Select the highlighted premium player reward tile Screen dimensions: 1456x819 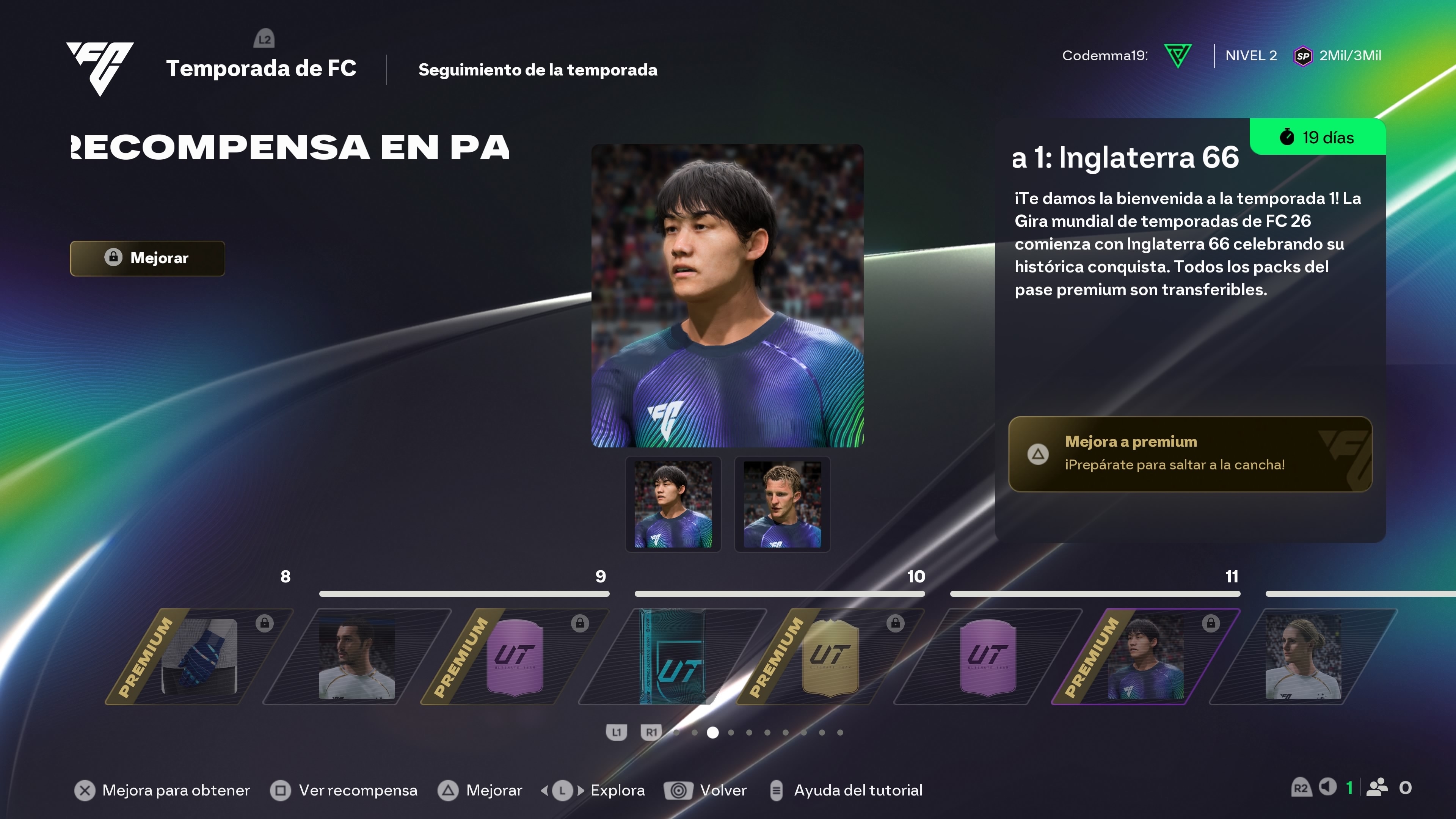point(1145,656)
